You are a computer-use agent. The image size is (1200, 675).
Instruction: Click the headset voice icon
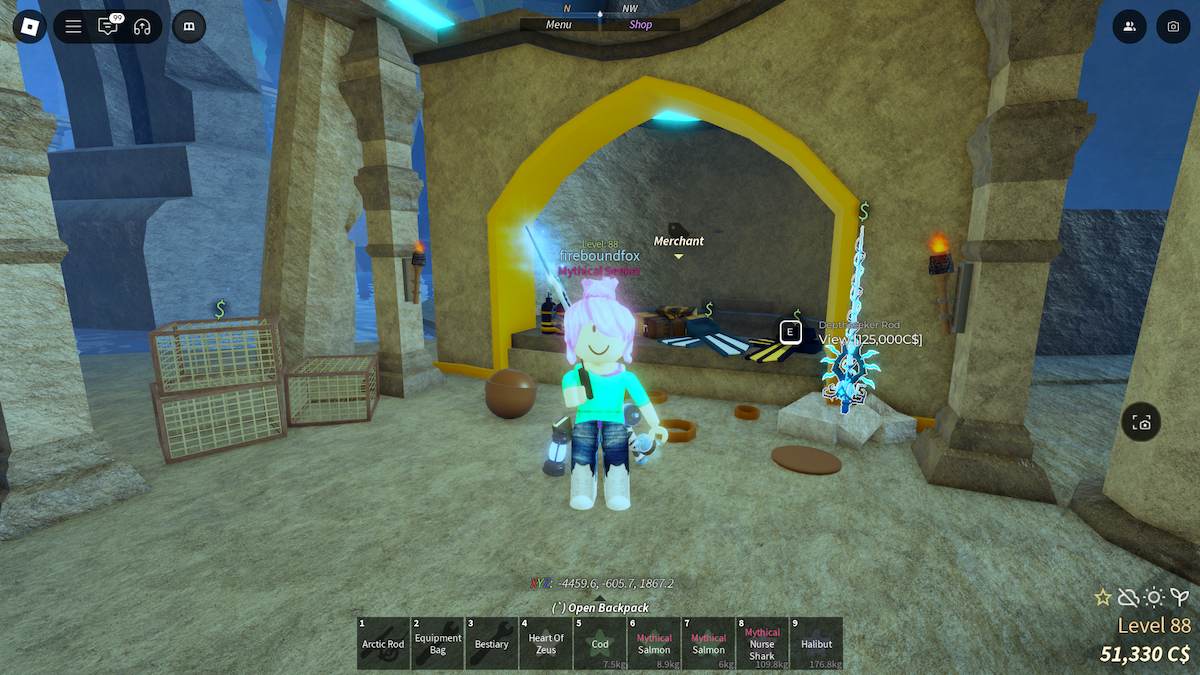[x=142, y=27]
